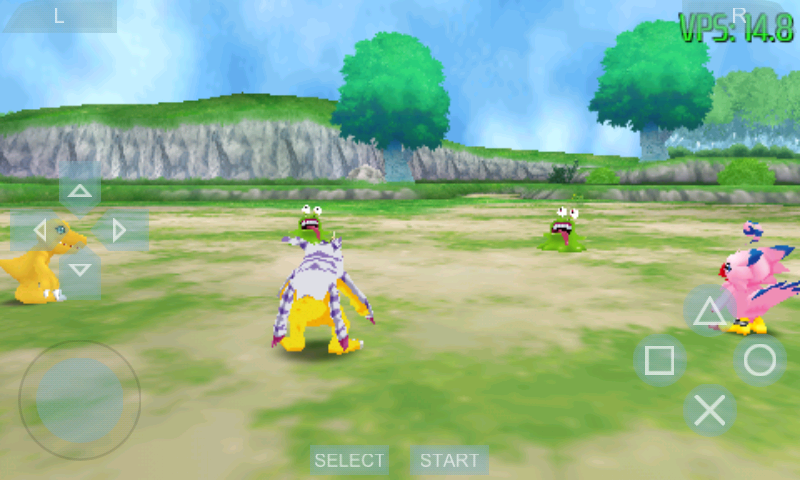Screen dimensions: 800x480
Task: Tap the L shoulder button overlay
Action: click(58, 15)
